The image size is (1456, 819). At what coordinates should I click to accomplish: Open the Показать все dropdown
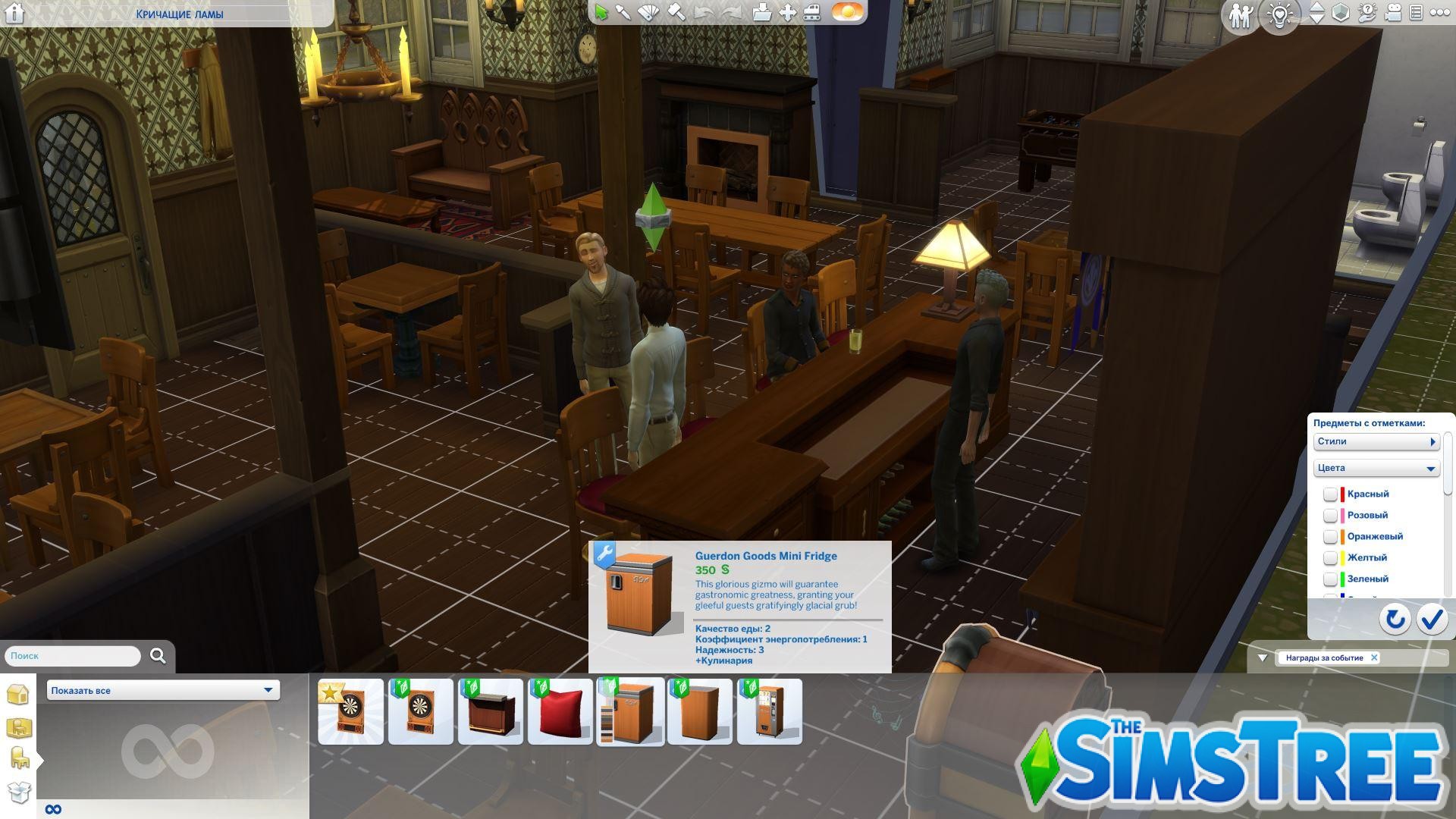click(162, 690)
